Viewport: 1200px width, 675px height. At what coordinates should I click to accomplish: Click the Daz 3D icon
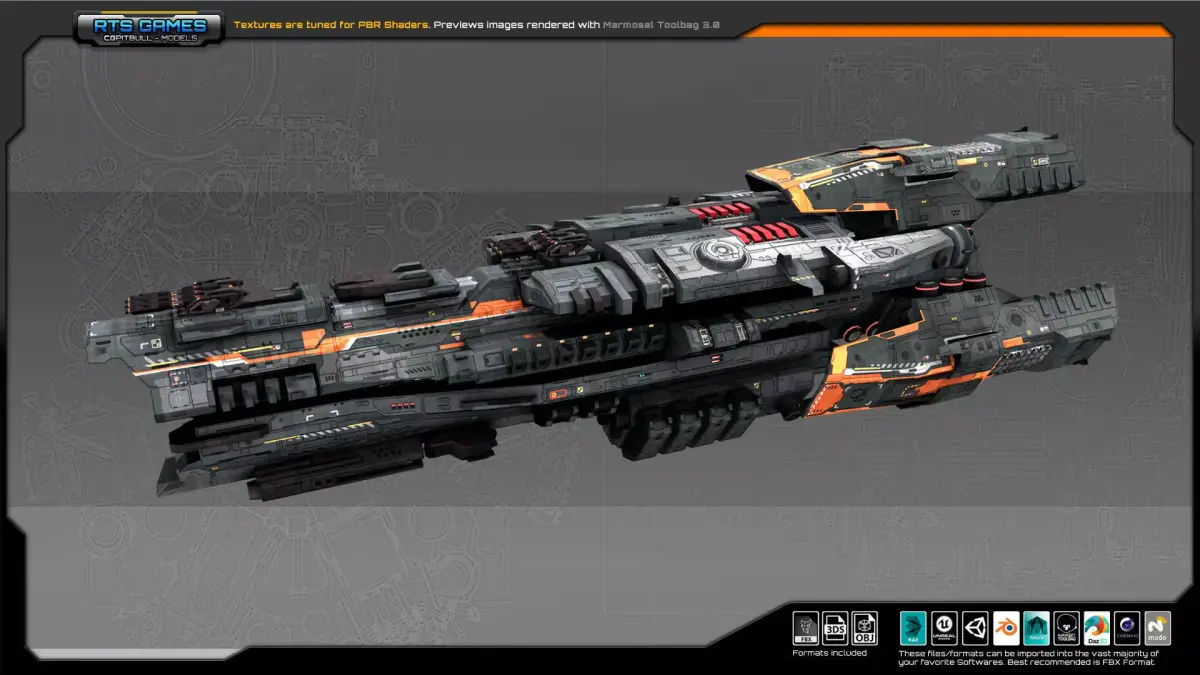[1097, 628]
